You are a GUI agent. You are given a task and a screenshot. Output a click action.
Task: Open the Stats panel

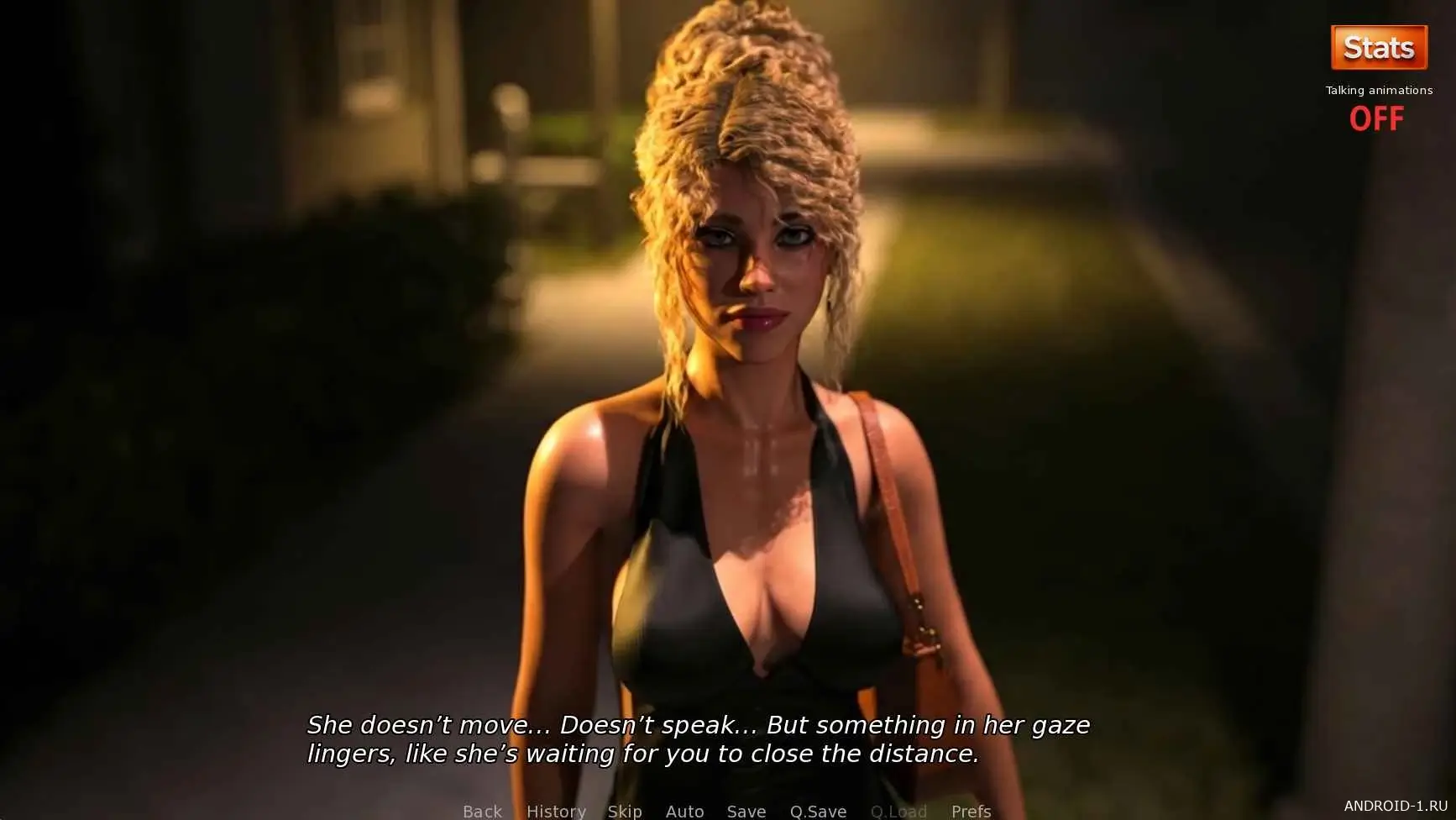[x=1379, y=48]
